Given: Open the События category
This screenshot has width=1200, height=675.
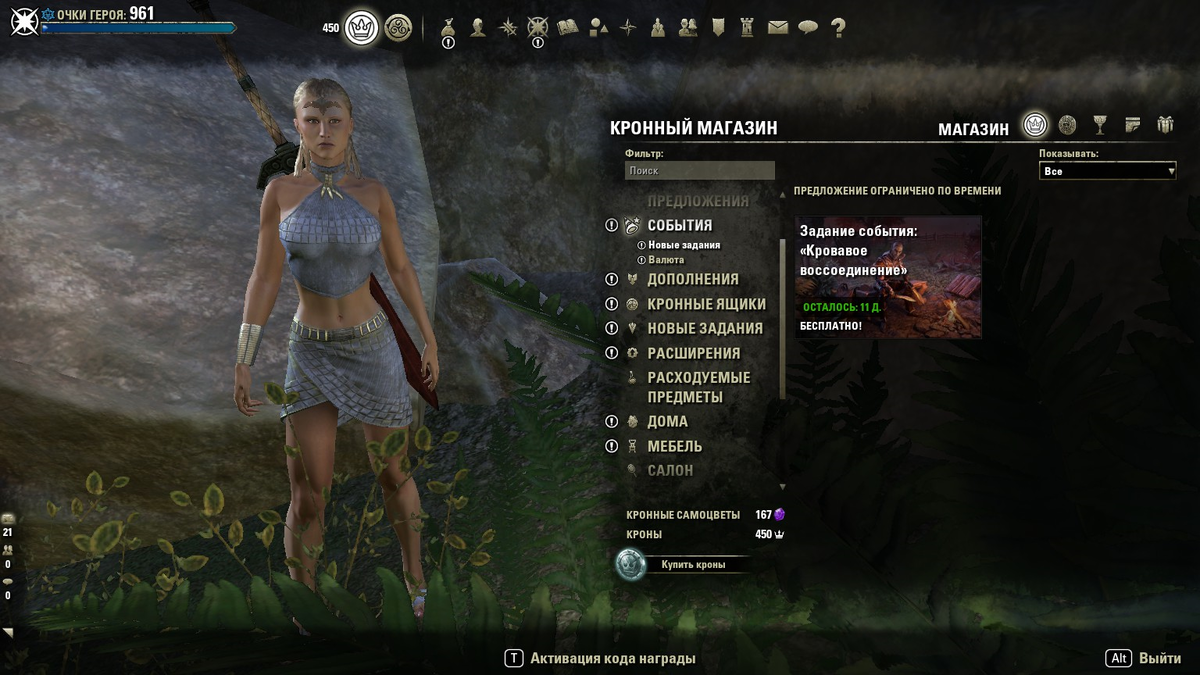Looking at the screenshot, I should pyautogui.click(x=679, y=225).
